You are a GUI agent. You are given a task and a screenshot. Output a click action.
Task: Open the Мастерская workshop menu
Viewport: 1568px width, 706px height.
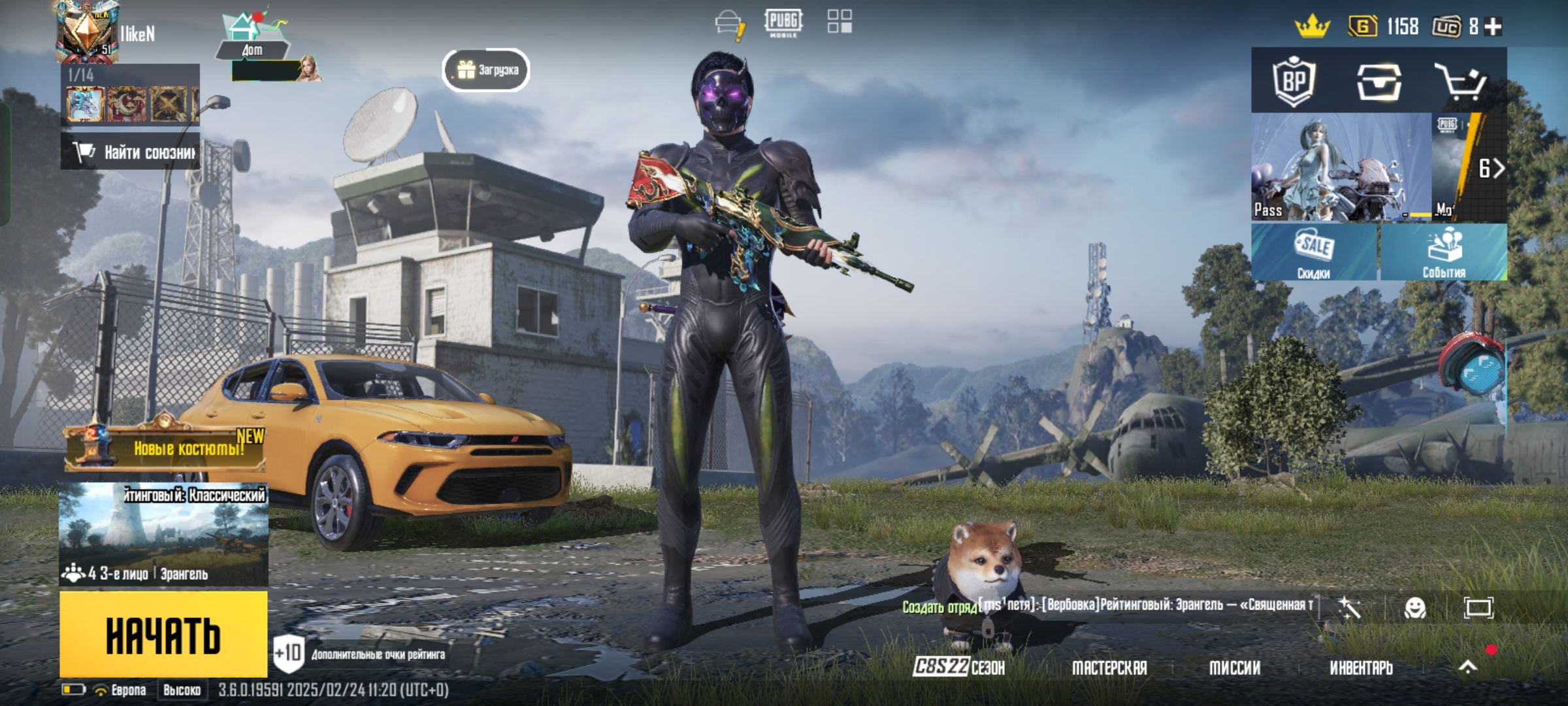(x=1109, y=667)
